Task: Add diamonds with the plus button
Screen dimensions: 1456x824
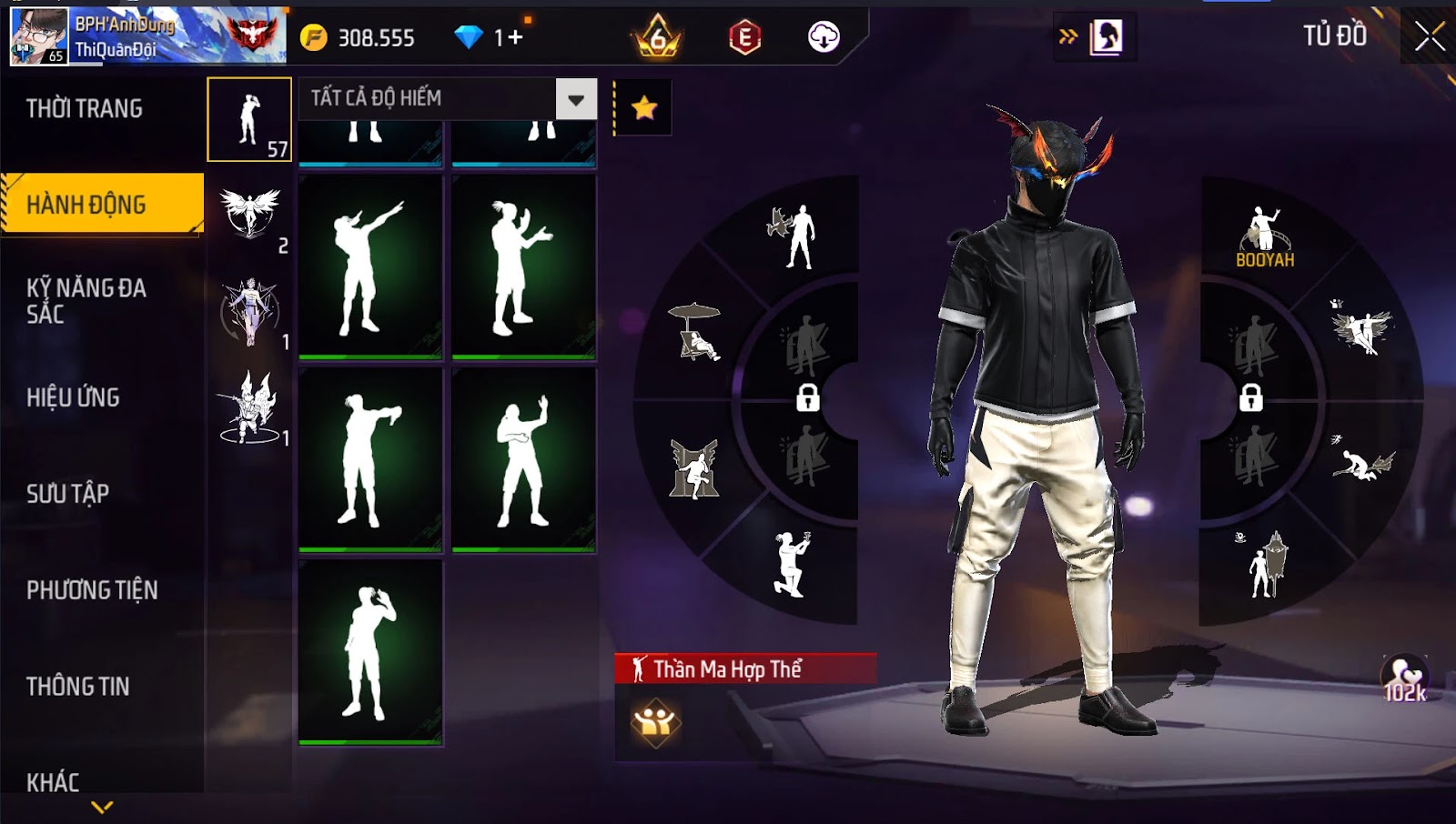Action: (516, 38)
